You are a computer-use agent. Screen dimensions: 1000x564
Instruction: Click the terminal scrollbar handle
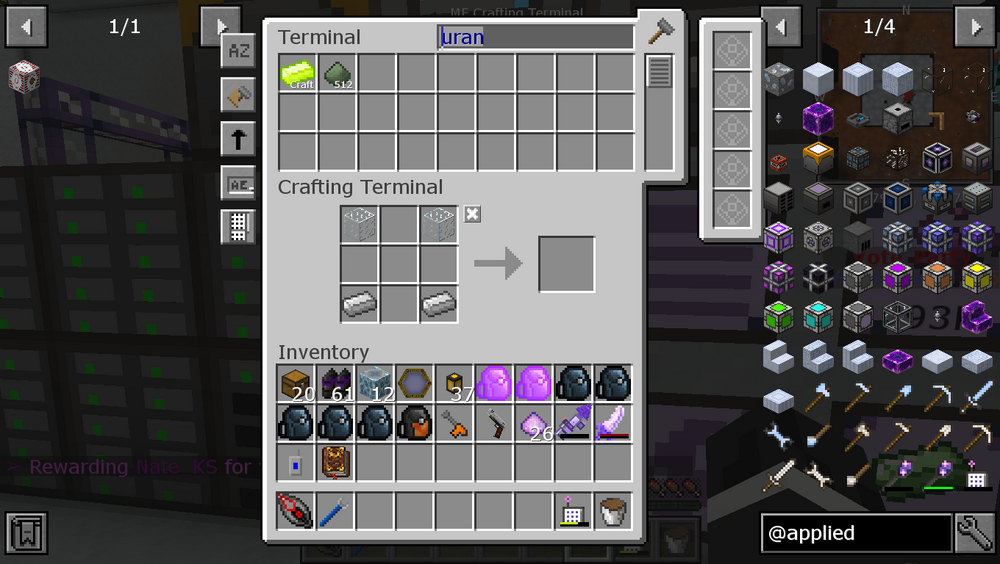point(658,72)
